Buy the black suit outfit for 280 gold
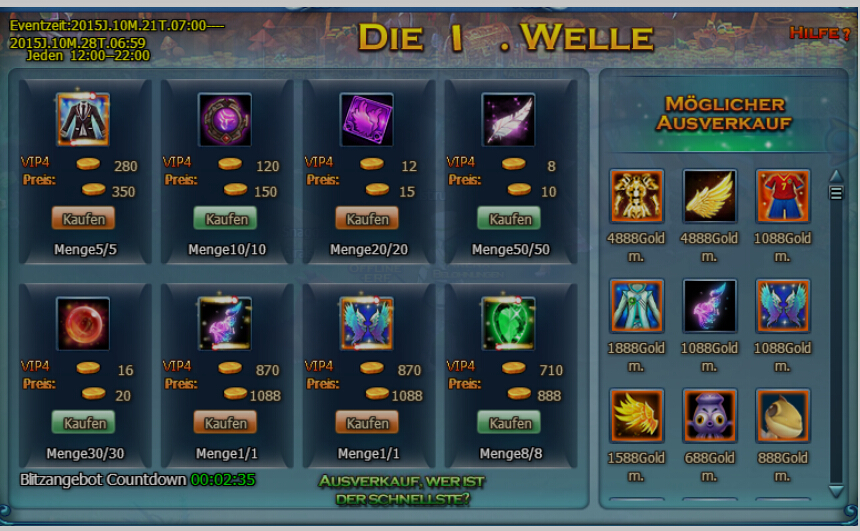The image size is (860, 531). [84, 218]
